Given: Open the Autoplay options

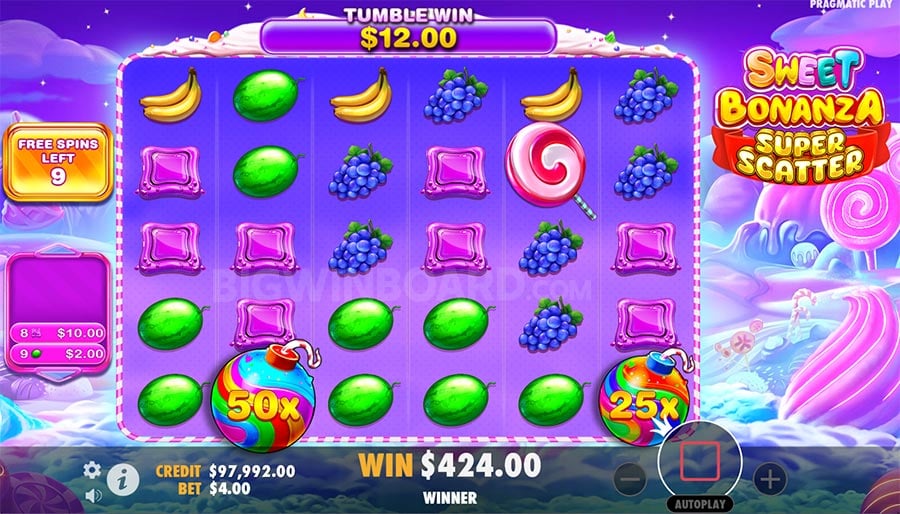Looking at the screenshot, I should pyautogui.click(x=700, y=503).
